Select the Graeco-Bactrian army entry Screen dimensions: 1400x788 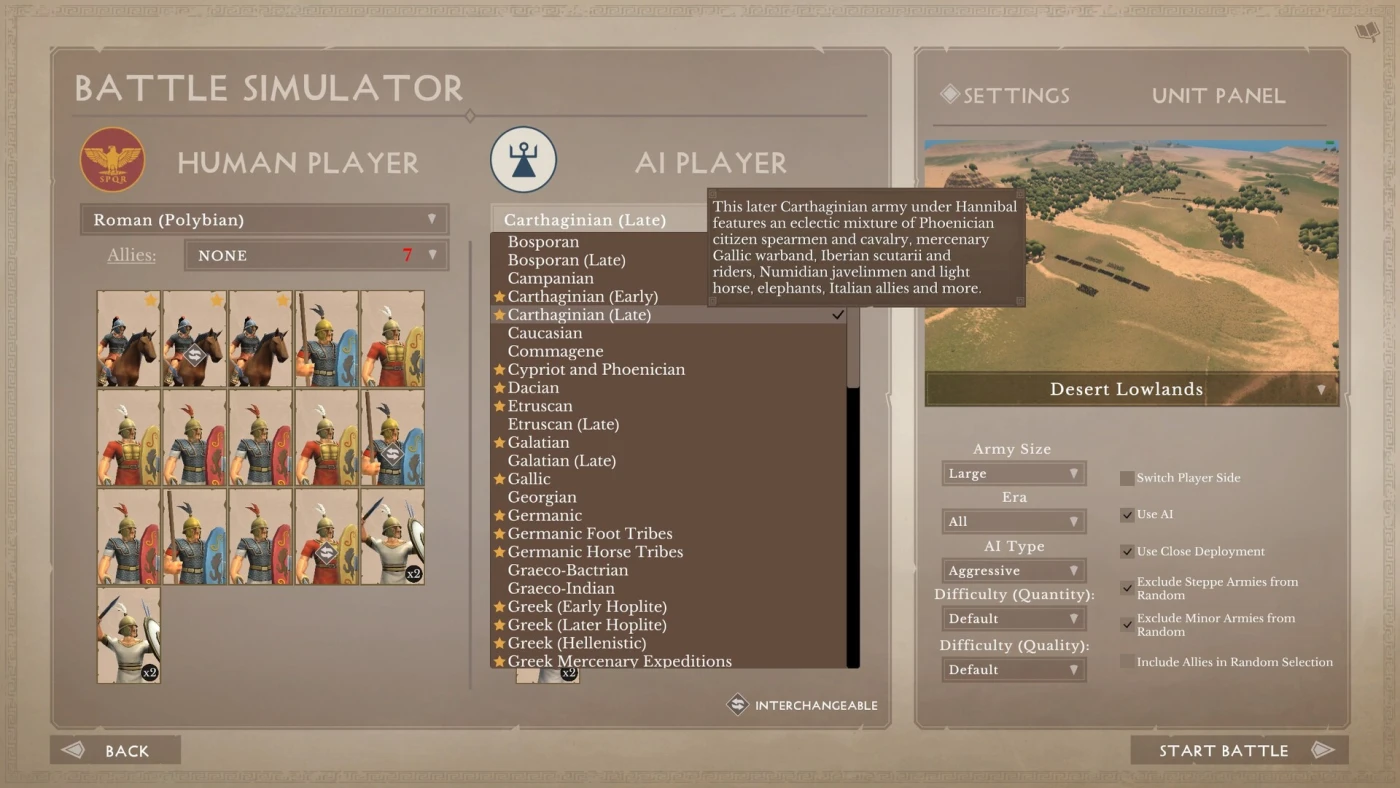coord(568,570)
